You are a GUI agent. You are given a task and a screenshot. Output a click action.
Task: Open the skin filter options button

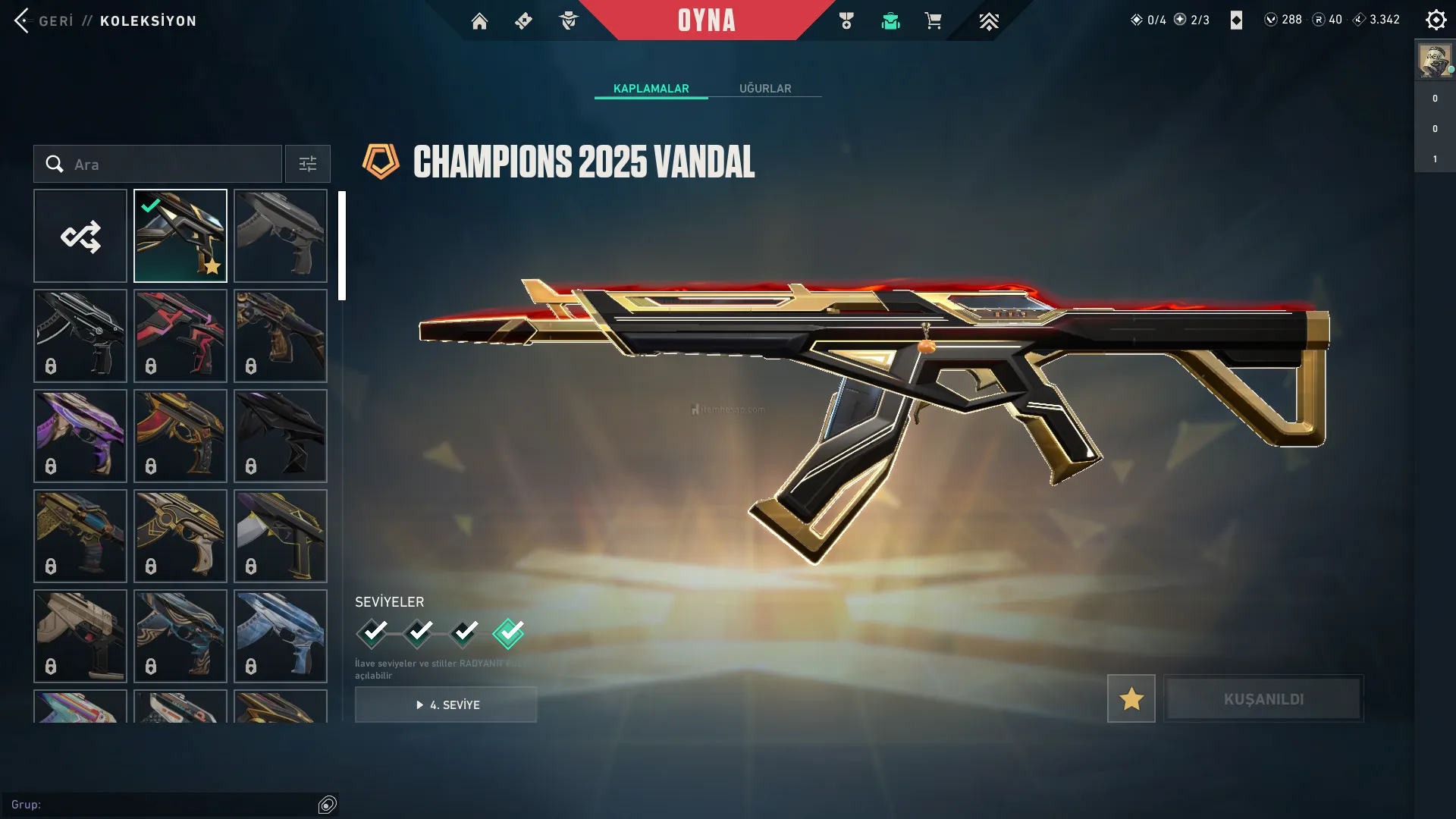308,164
